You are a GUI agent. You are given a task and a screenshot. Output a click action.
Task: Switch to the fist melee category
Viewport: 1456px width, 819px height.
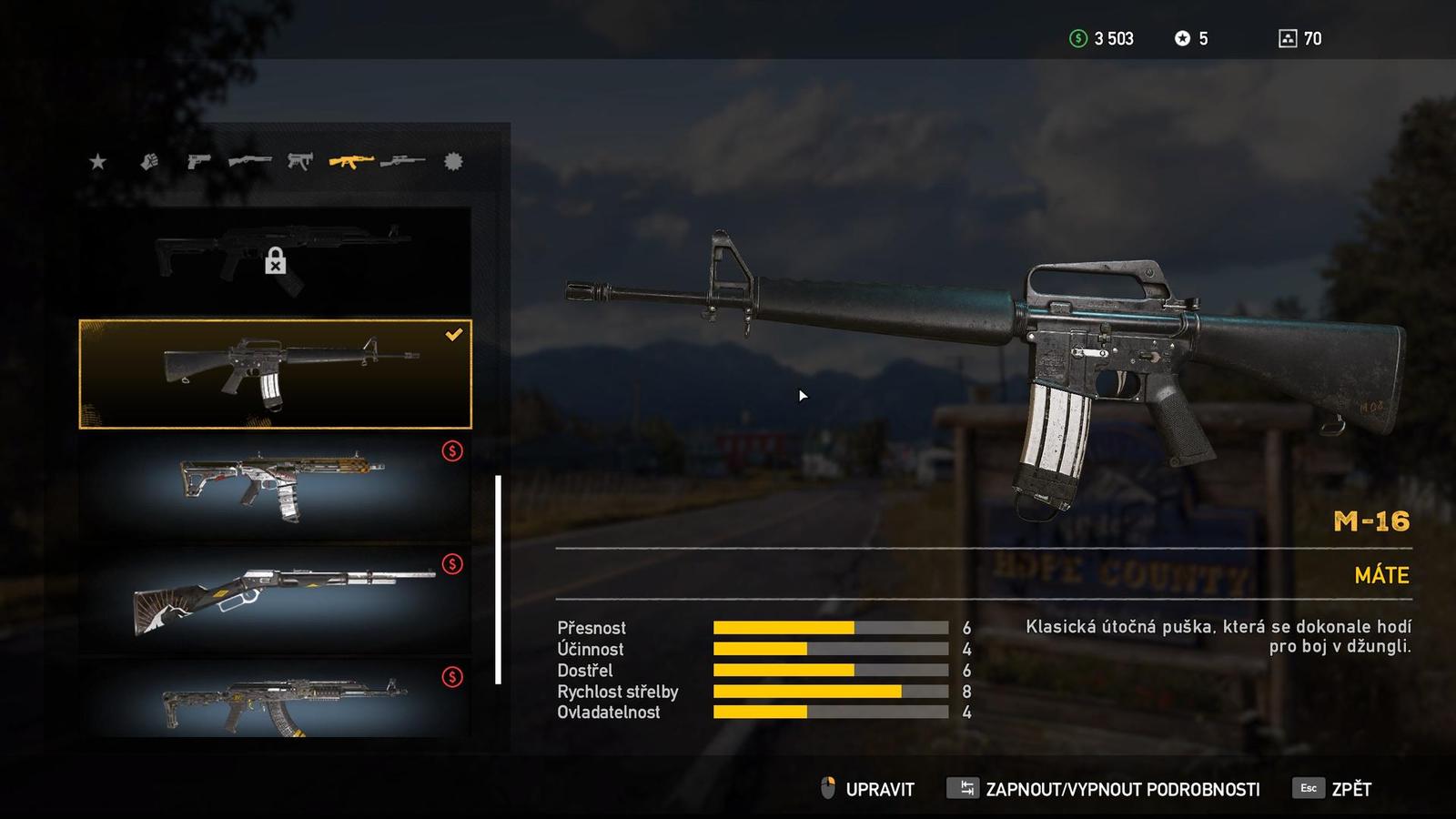tap(149, 162)
